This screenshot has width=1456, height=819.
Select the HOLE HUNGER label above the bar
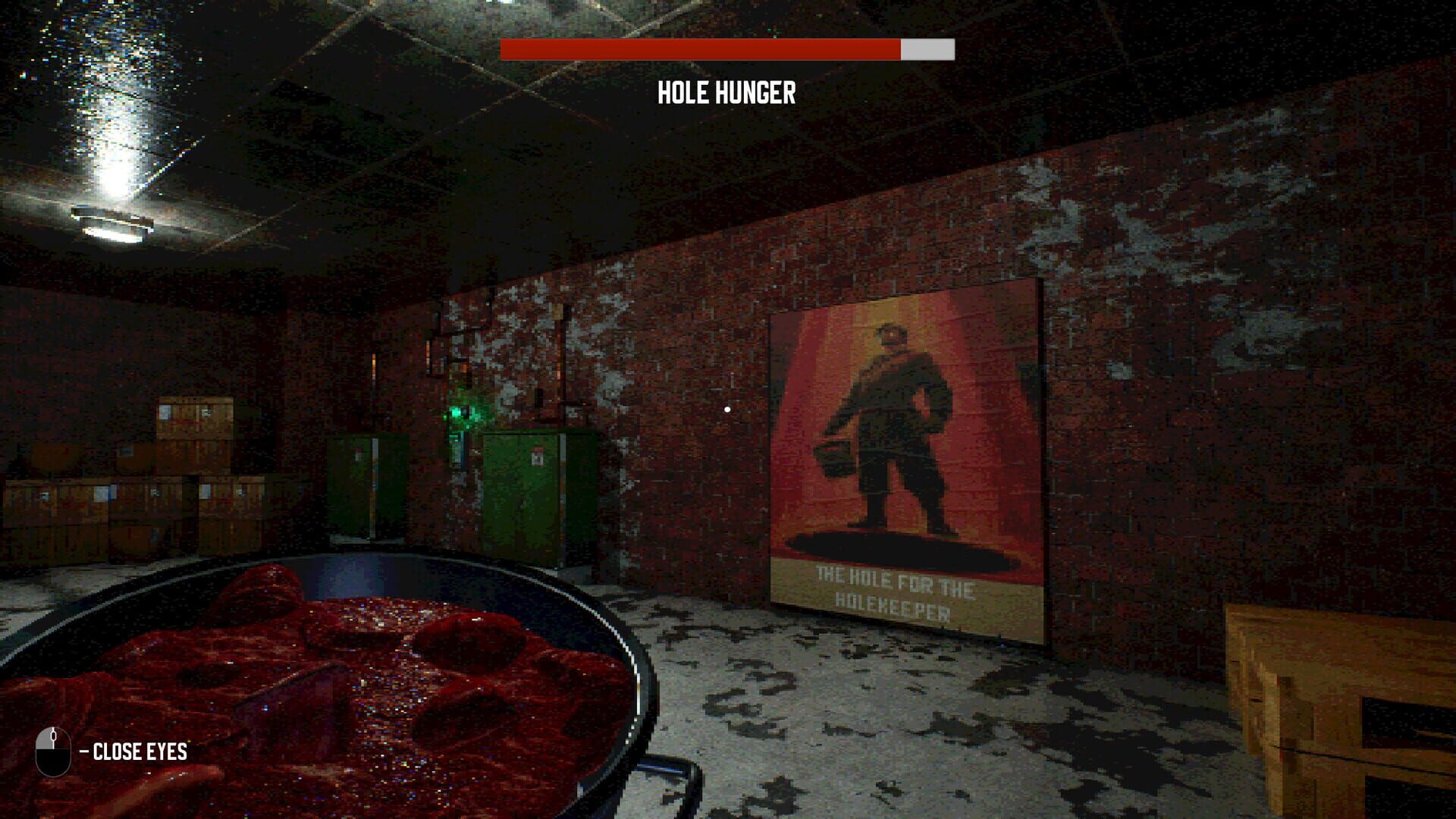[726, 93]
